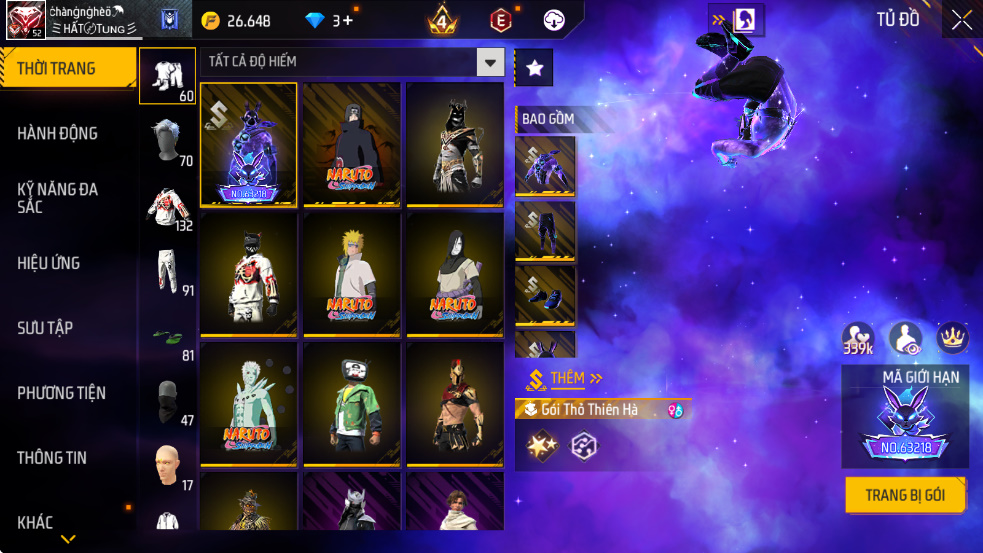Select the purple galaxy rabbit bundle No.63218

coord(249,144)
